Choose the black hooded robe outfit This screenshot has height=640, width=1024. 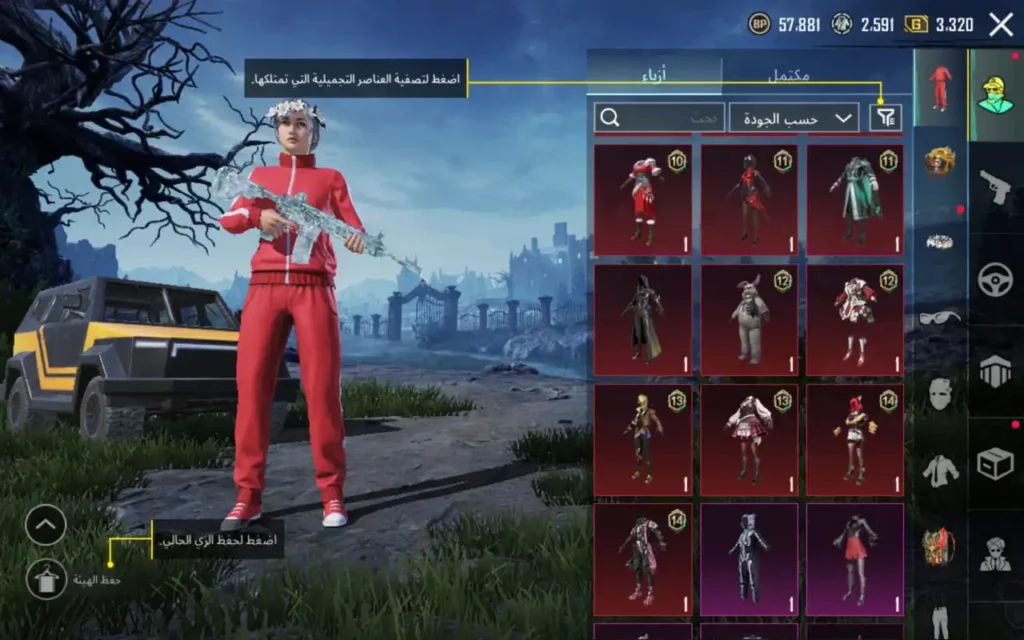(x=642, y=319)
